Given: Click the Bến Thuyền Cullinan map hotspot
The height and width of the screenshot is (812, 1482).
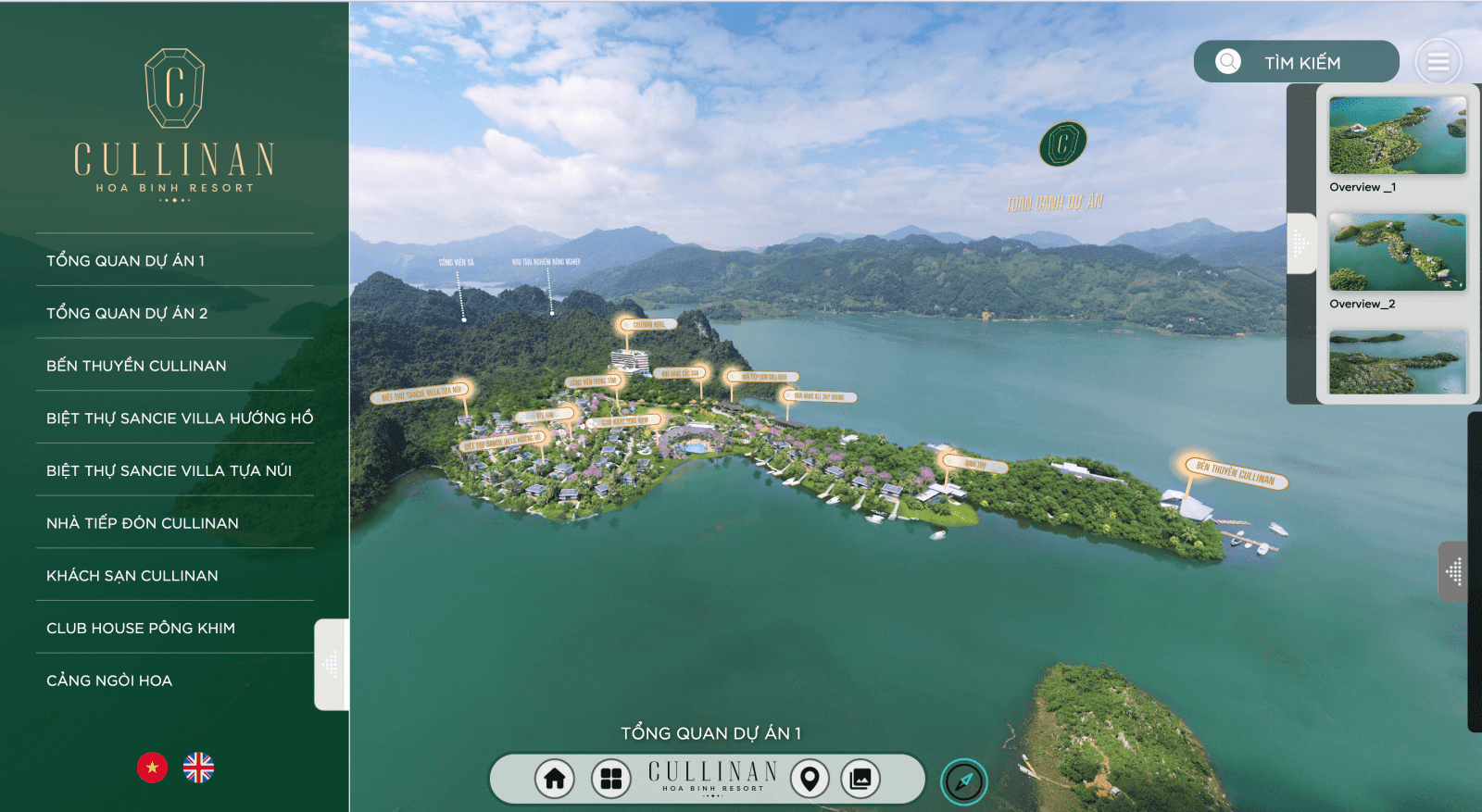Looking at the screenshot, I should tap(1236, 472).
